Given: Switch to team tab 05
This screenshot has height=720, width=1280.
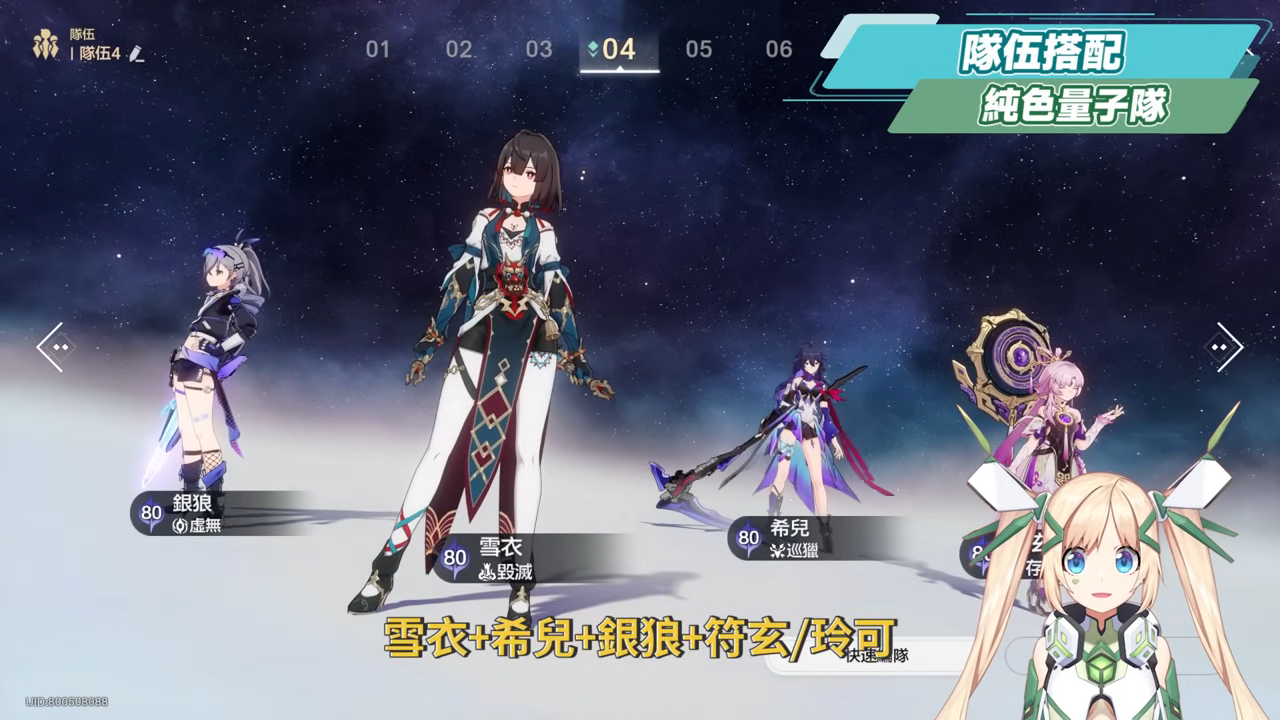Looking at the screenshot, I should [x=699, y=49].
